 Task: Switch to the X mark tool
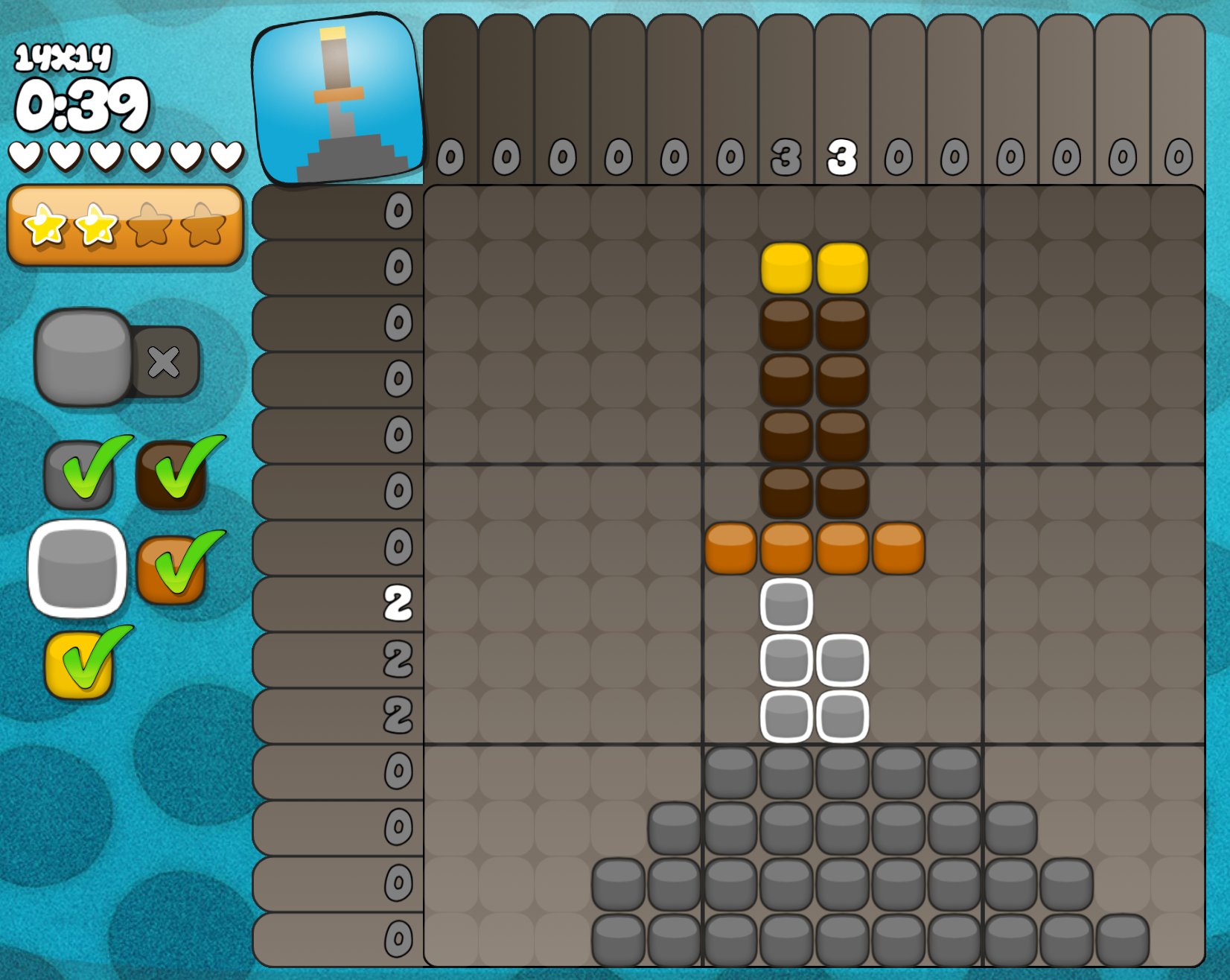[x=165, y=362]
